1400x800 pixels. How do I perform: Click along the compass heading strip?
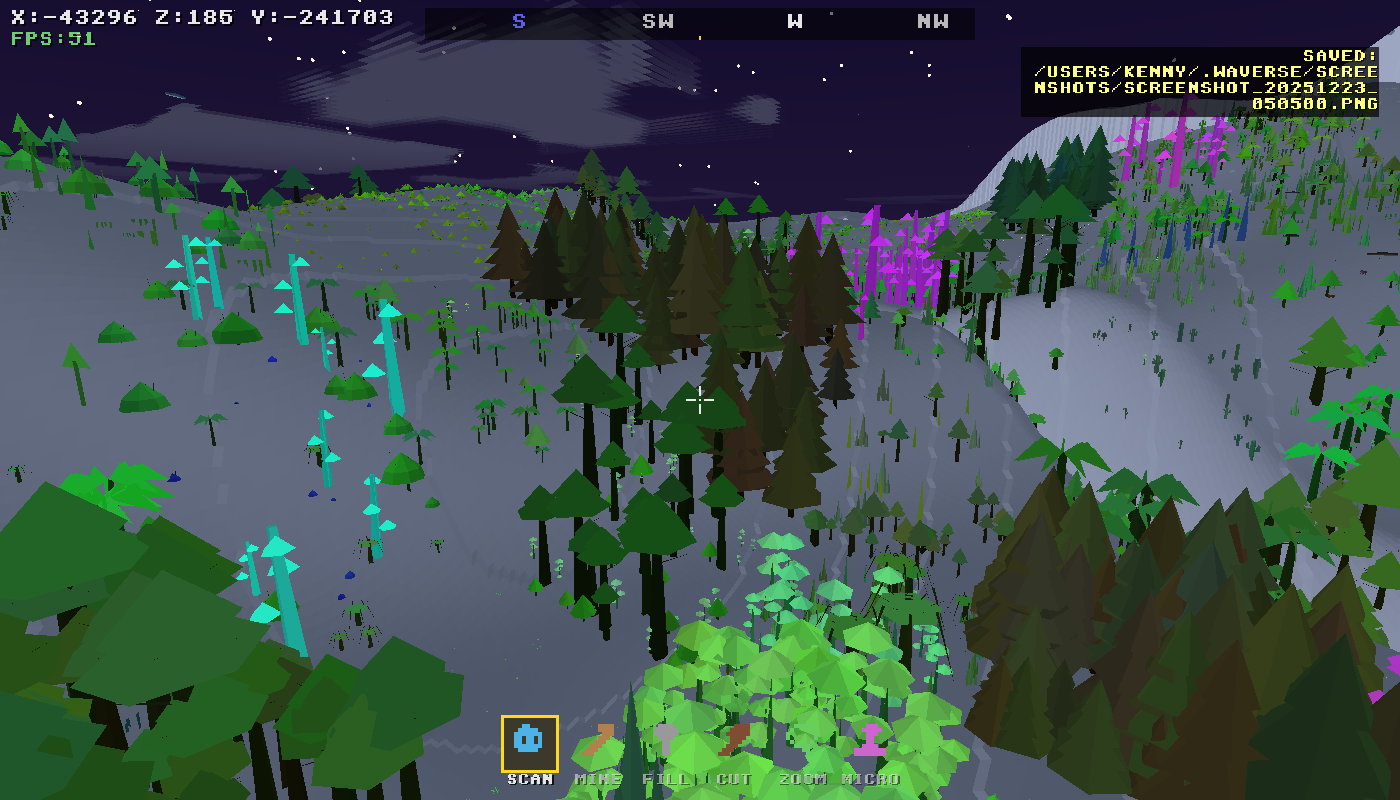pos(700,20)
